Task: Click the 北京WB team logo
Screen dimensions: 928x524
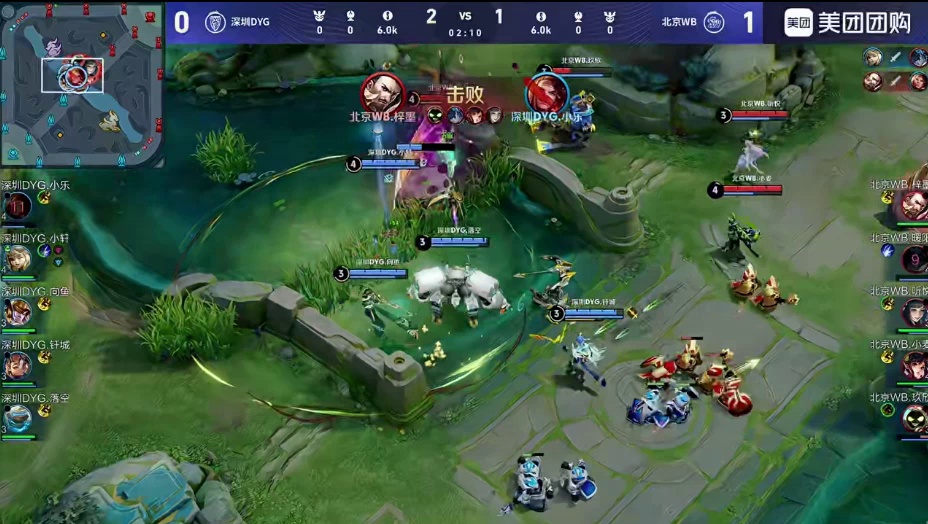Action: pyautogui.click(x=713, y=22)
